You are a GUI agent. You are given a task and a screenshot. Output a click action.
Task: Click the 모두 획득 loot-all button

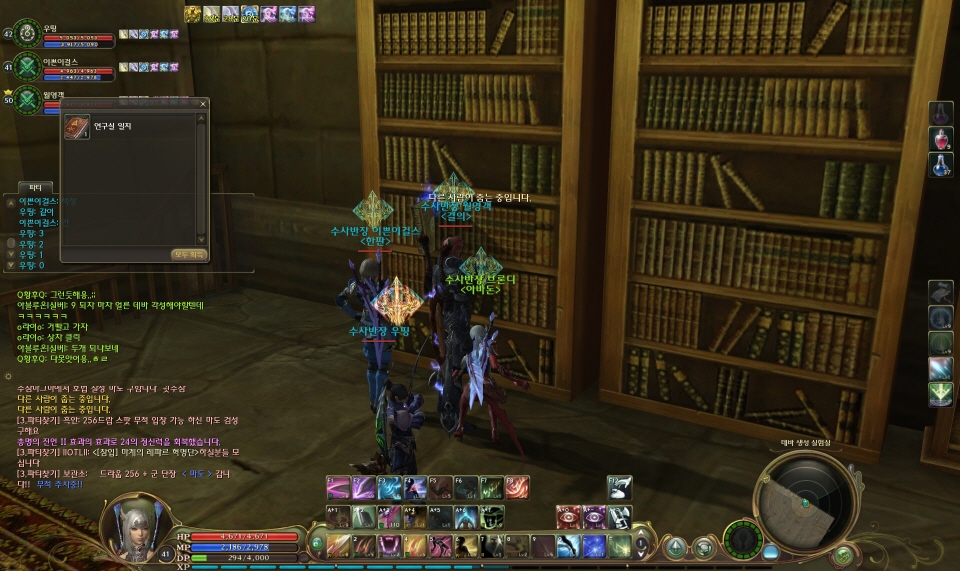(x=189, y=255)
